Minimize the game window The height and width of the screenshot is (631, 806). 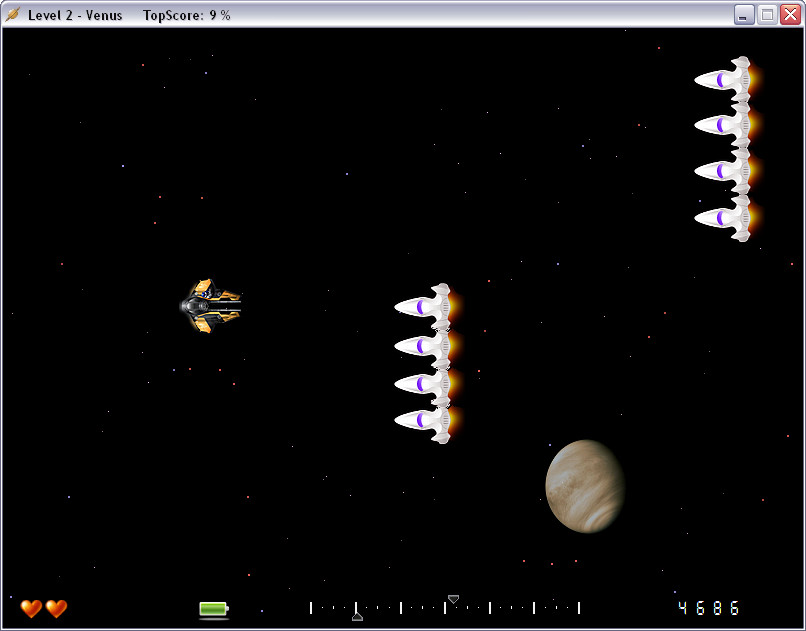coord(744,14)
